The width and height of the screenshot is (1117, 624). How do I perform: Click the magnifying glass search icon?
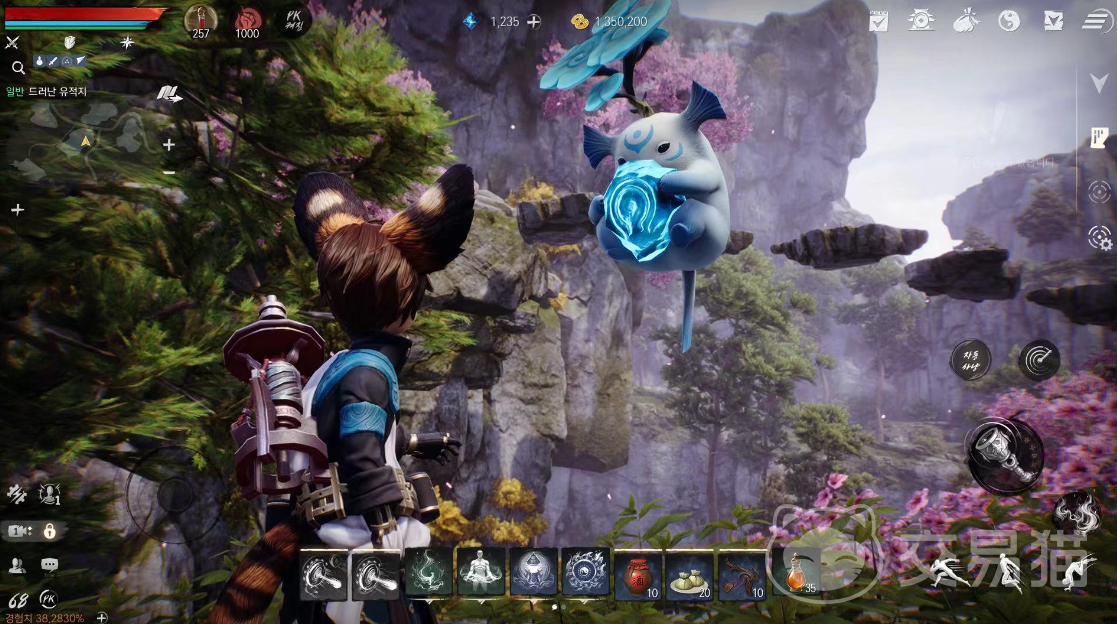[x=18, y=68]
